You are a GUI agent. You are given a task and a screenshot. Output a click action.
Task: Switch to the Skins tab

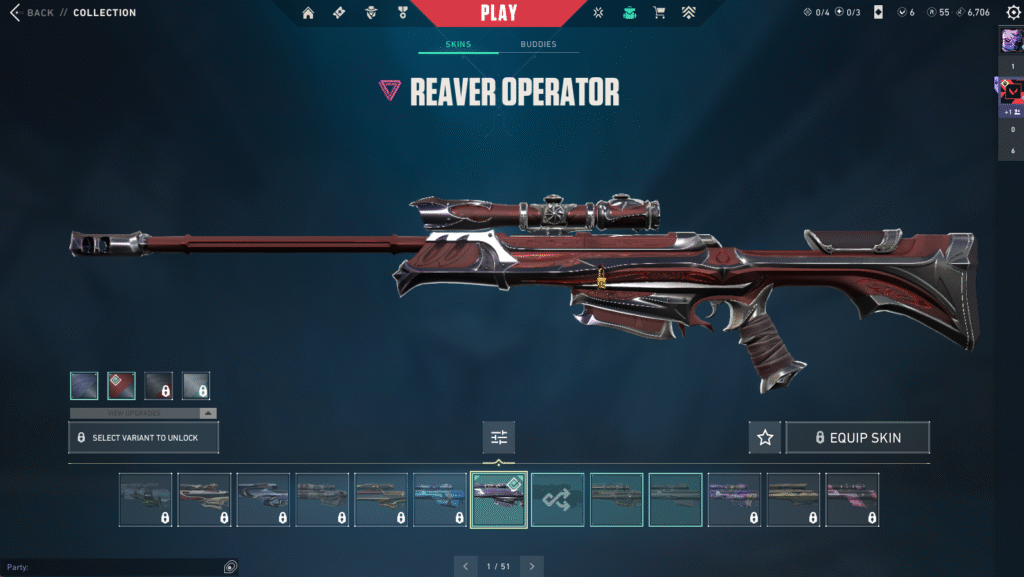click(x=458, y=45)
